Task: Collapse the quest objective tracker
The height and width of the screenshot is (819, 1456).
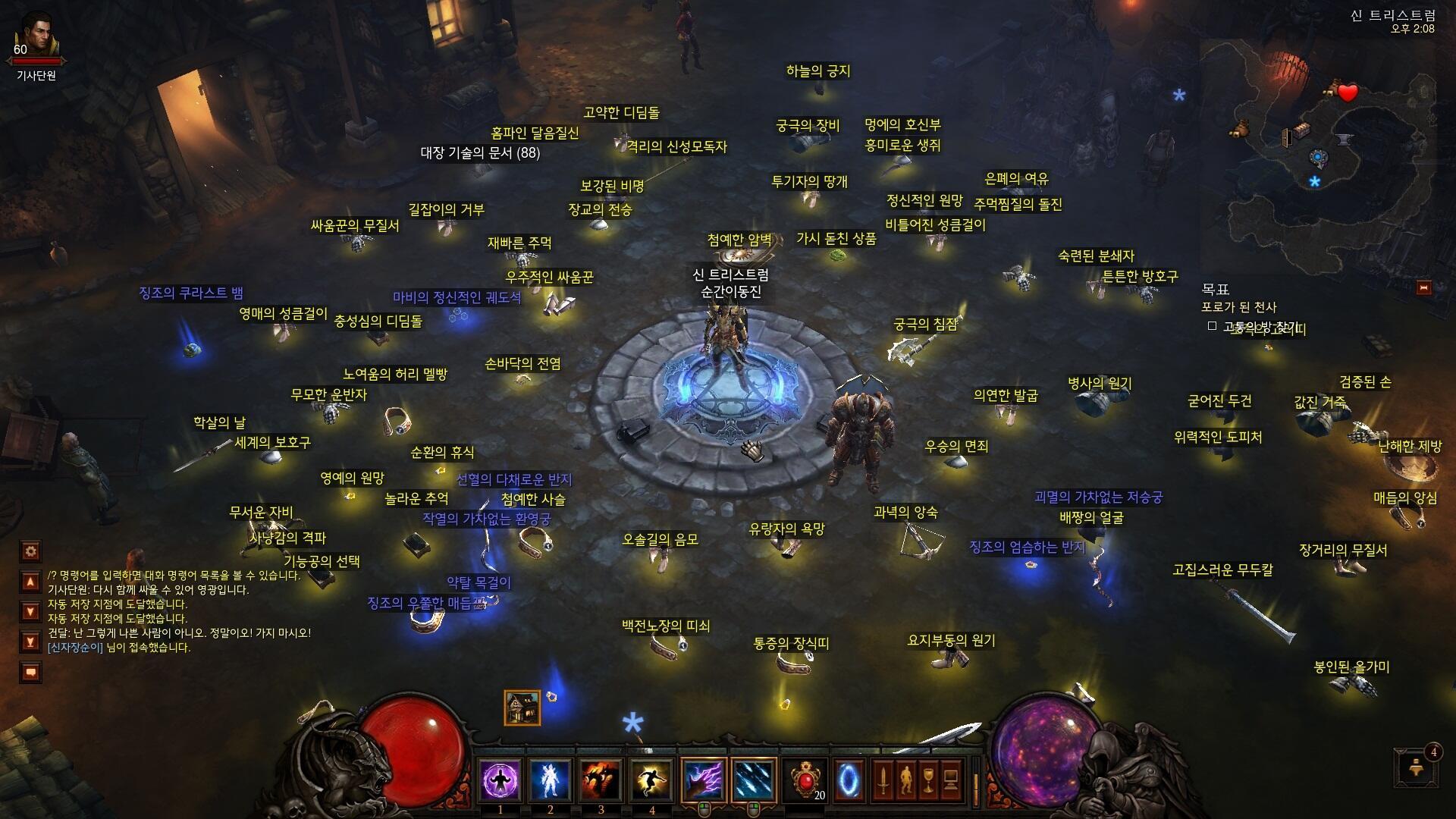Action: (1423, 287)
